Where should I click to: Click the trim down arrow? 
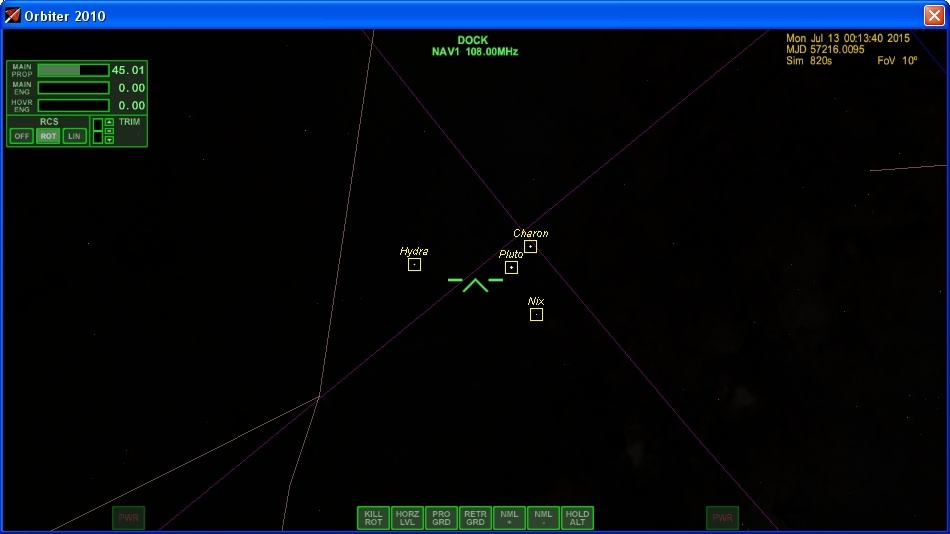pos(109,140)
